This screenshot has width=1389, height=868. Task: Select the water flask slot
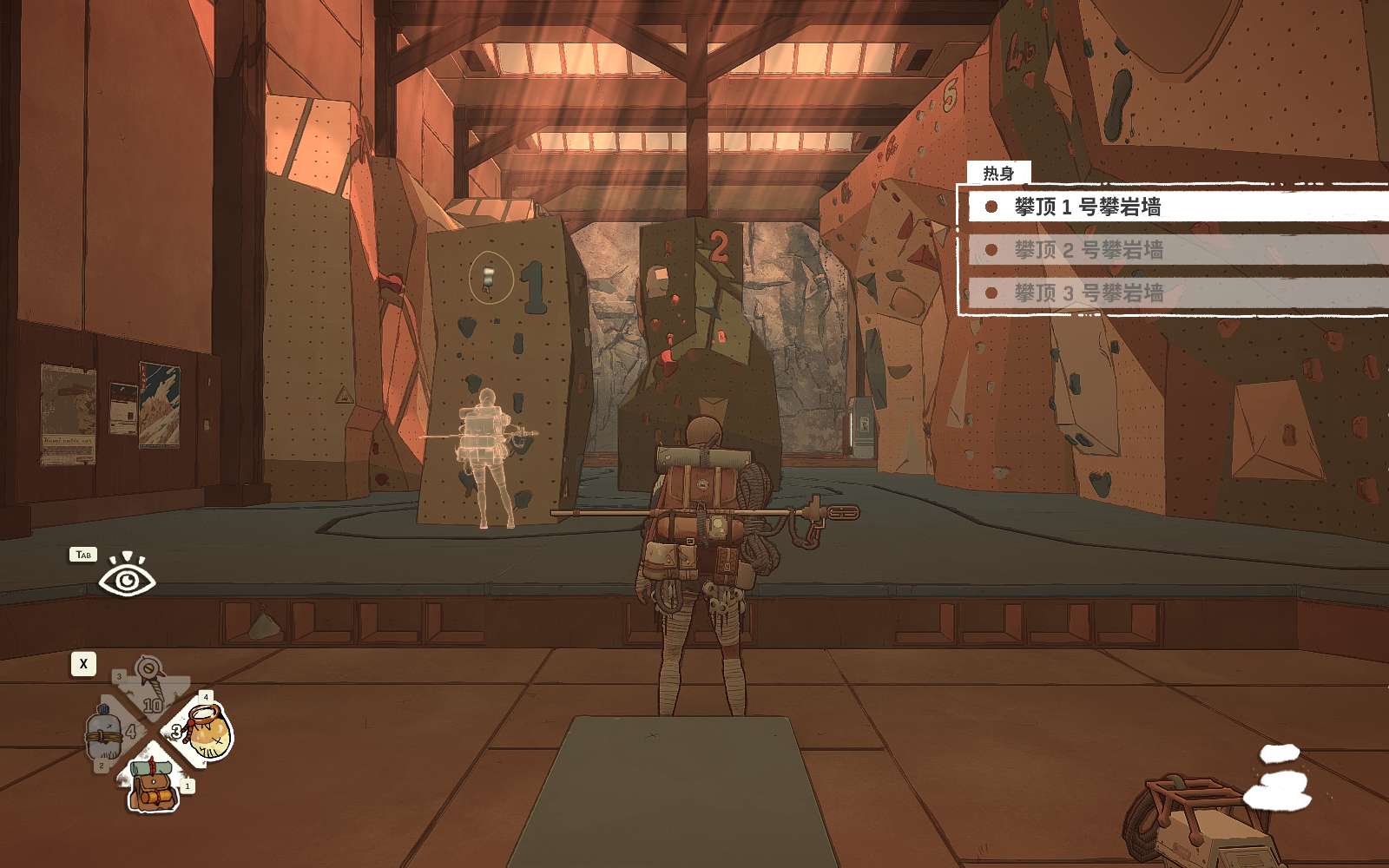(106, 736)
